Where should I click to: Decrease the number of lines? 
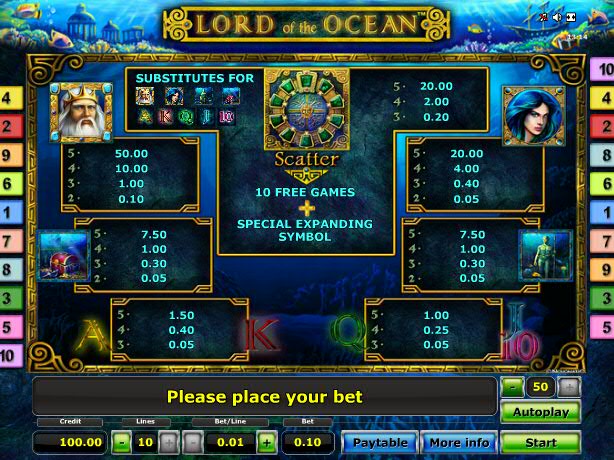120,441
